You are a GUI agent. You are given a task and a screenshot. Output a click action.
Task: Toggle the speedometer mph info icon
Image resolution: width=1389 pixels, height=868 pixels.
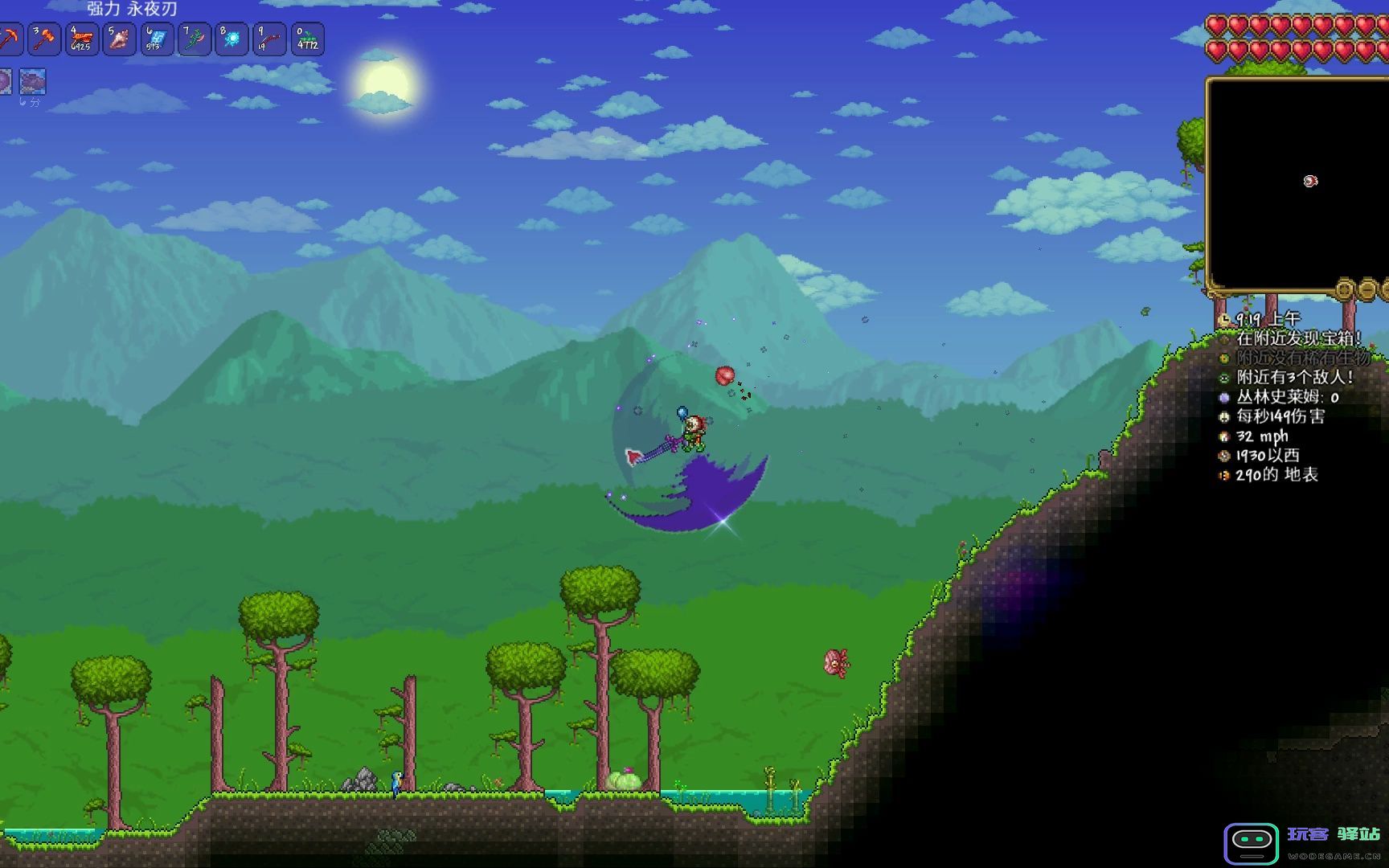point(1224,436)
